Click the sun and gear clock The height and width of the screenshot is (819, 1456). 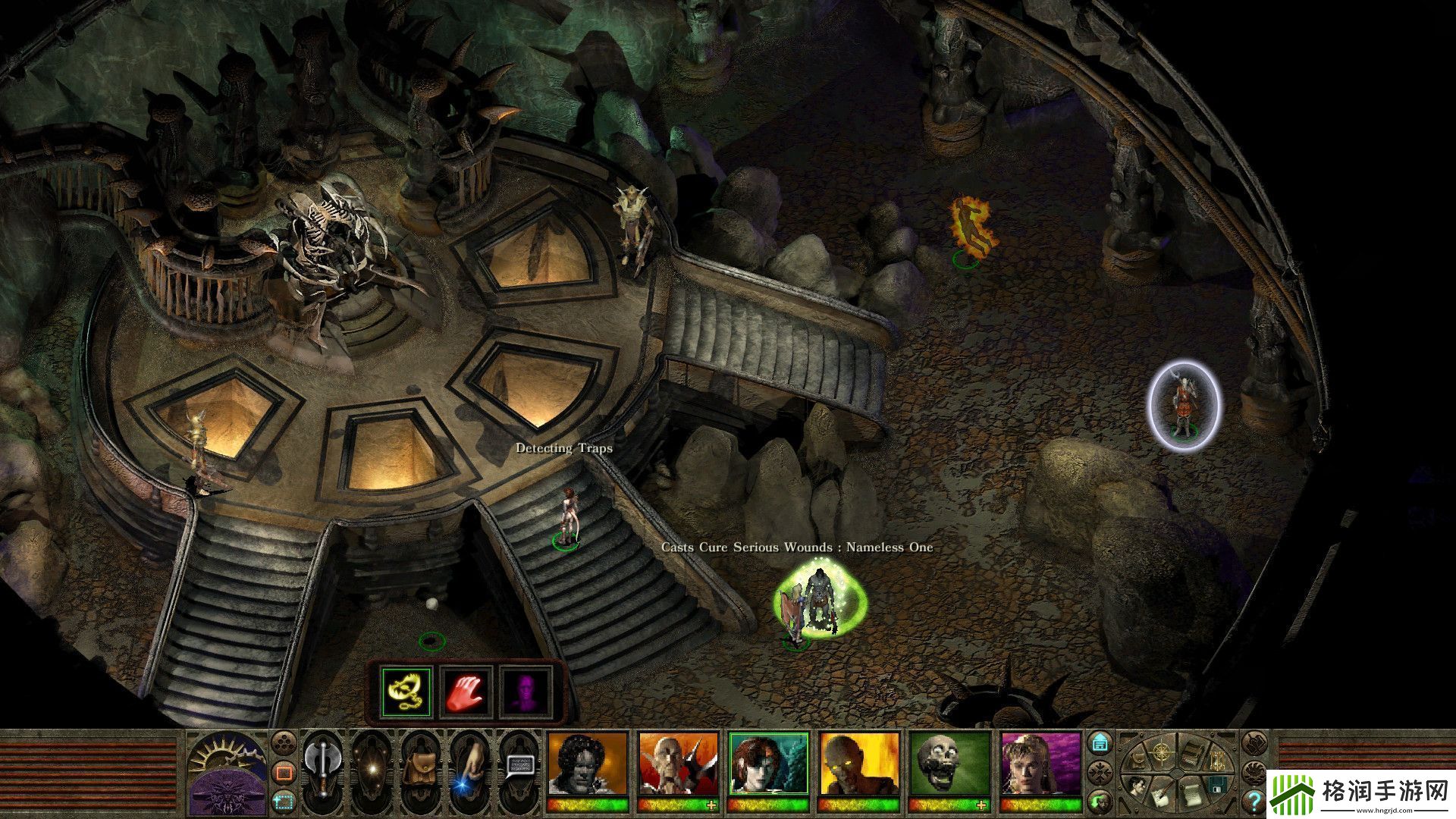(x=227, y=752)
